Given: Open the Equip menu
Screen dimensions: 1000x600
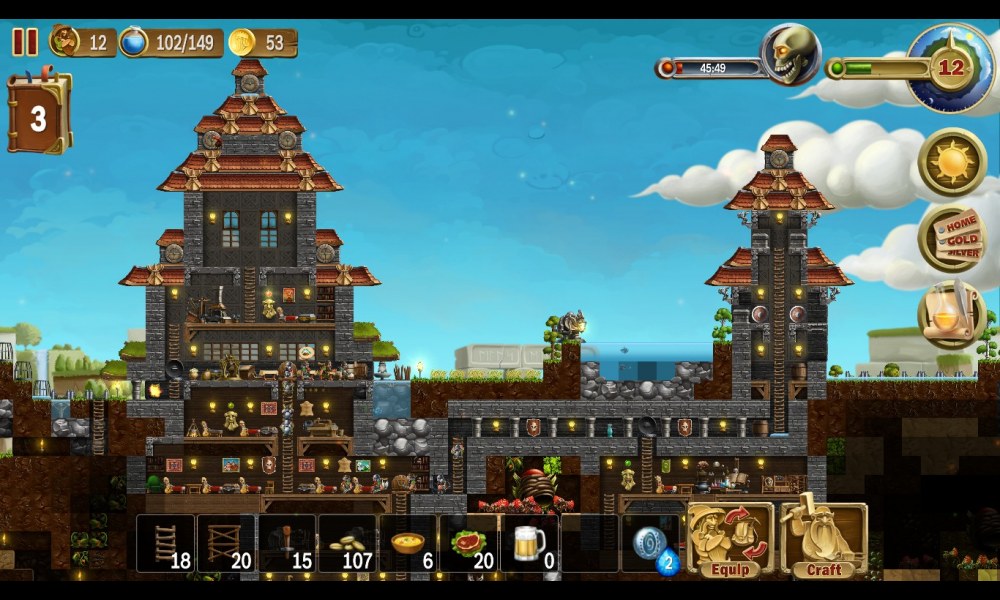Looking at the screenshot, I should coord(730,541).
